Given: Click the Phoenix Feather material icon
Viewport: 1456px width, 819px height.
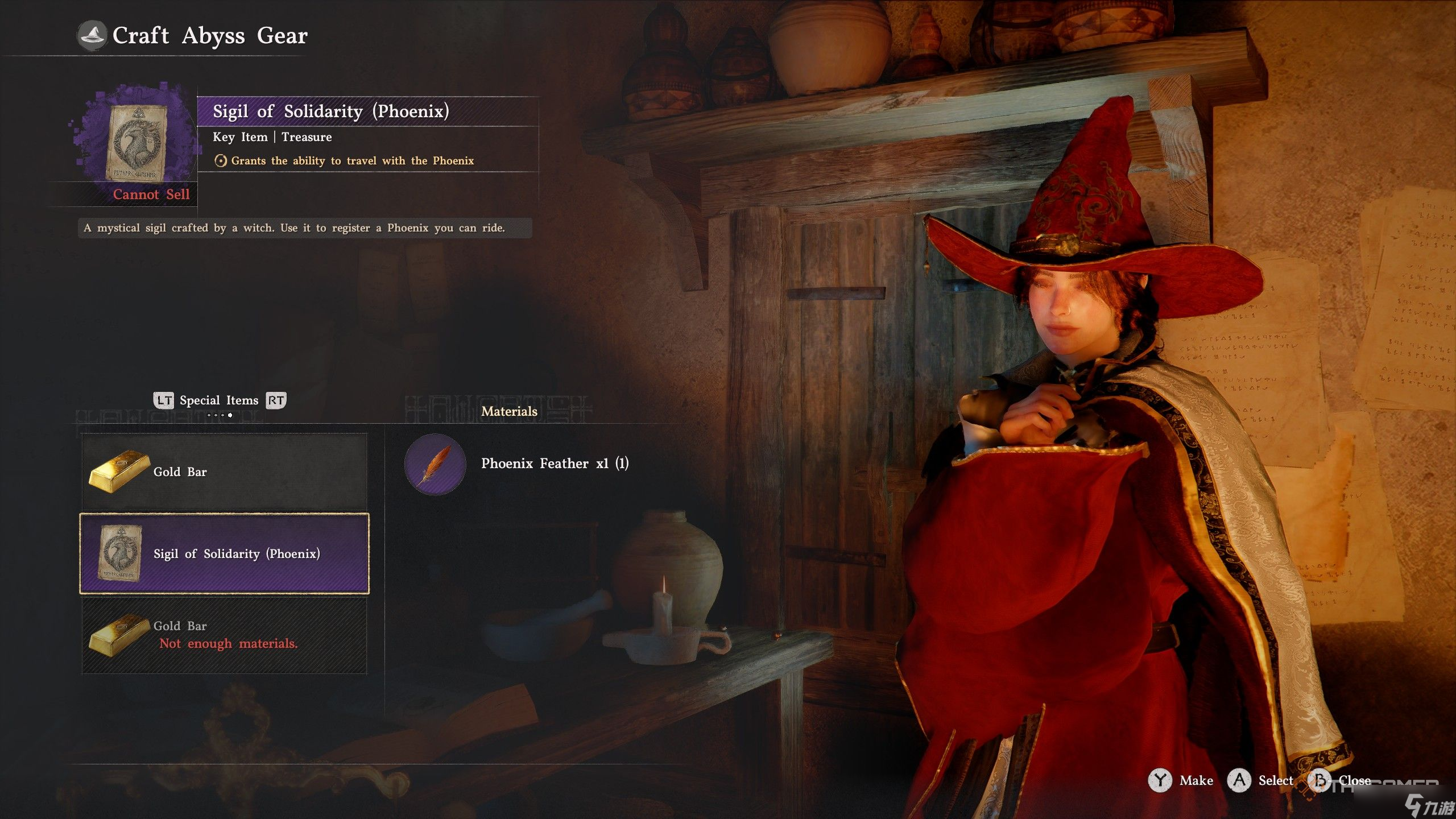Looking at the screenshot, I should click(x=435, y=464).
